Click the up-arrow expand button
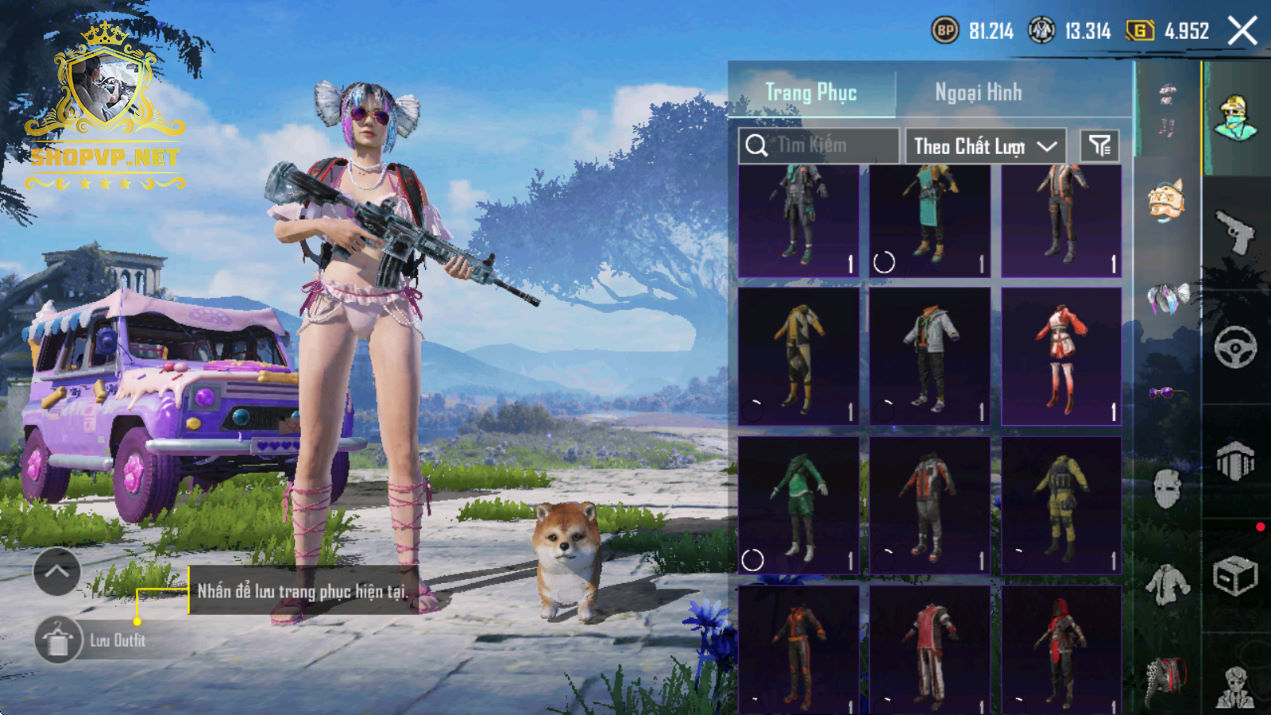The height and width of the screenshot is (715, 1271). pyautogui.click(x=57, y=572)
